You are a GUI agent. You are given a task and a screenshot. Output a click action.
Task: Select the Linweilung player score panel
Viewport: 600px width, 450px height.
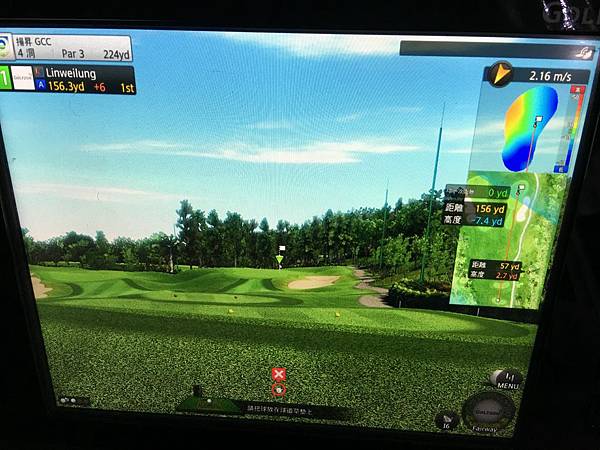70,80
